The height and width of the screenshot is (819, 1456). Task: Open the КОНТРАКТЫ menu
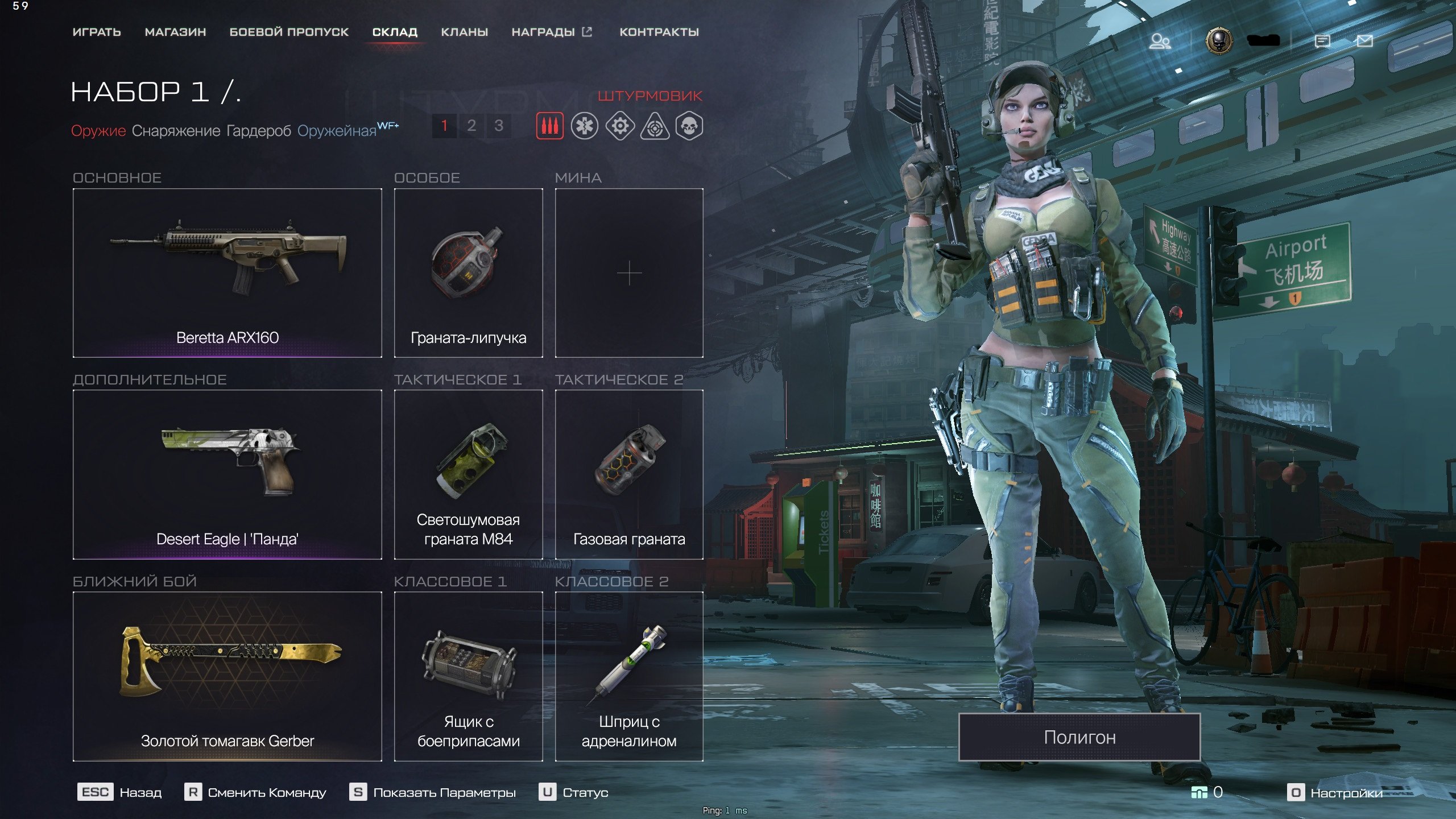[x=659, y=32]
